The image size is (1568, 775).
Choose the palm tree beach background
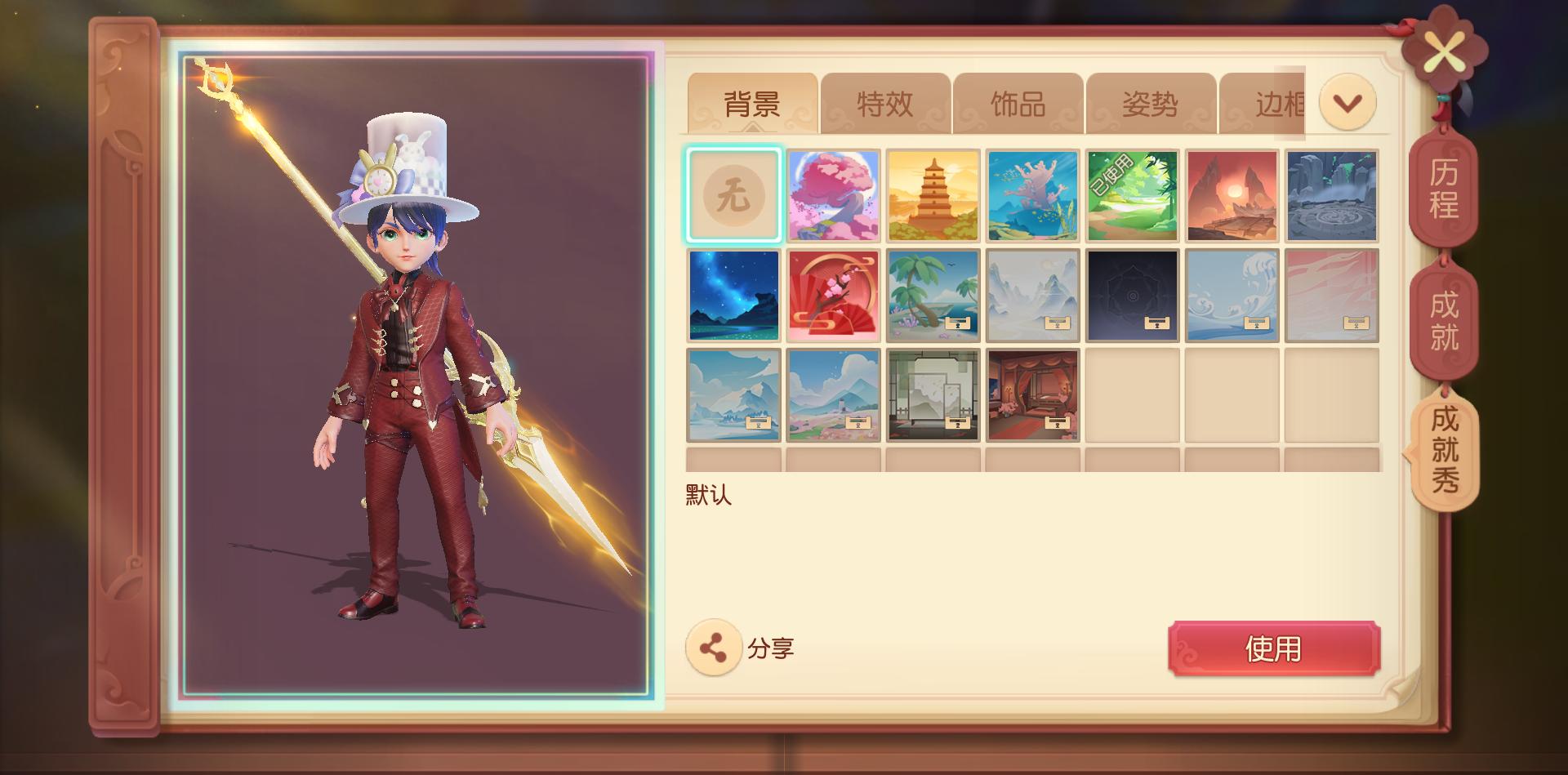[933, 295]
